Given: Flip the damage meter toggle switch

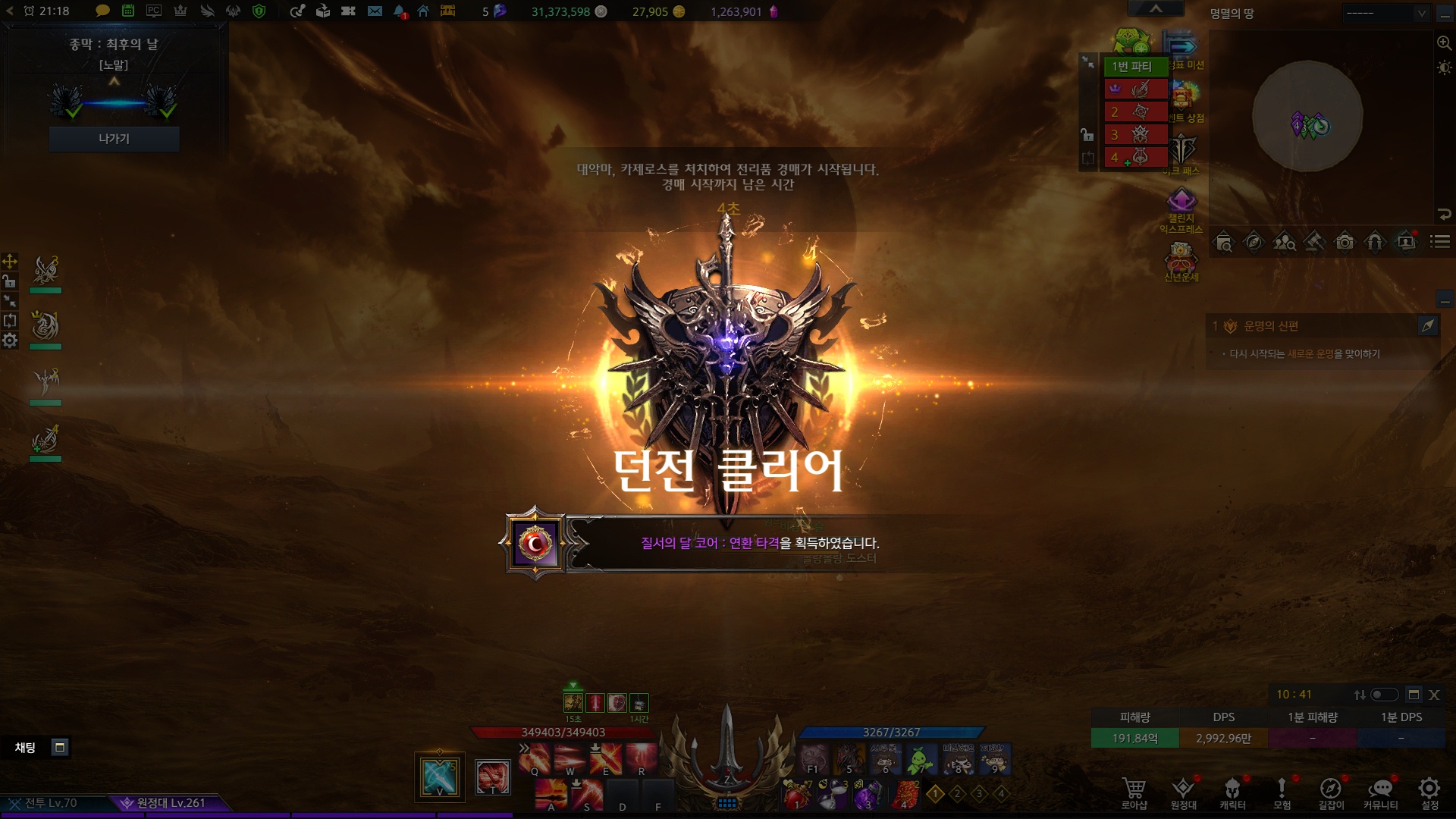Looking at the screenshot, I should pyautogui.click(x=1384, y=695).
